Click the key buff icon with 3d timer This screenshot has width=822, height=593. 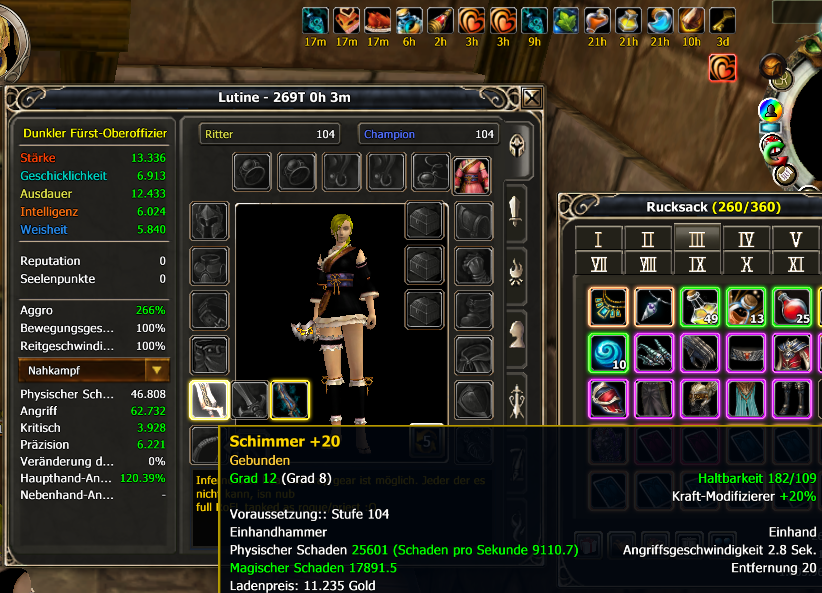722,20
